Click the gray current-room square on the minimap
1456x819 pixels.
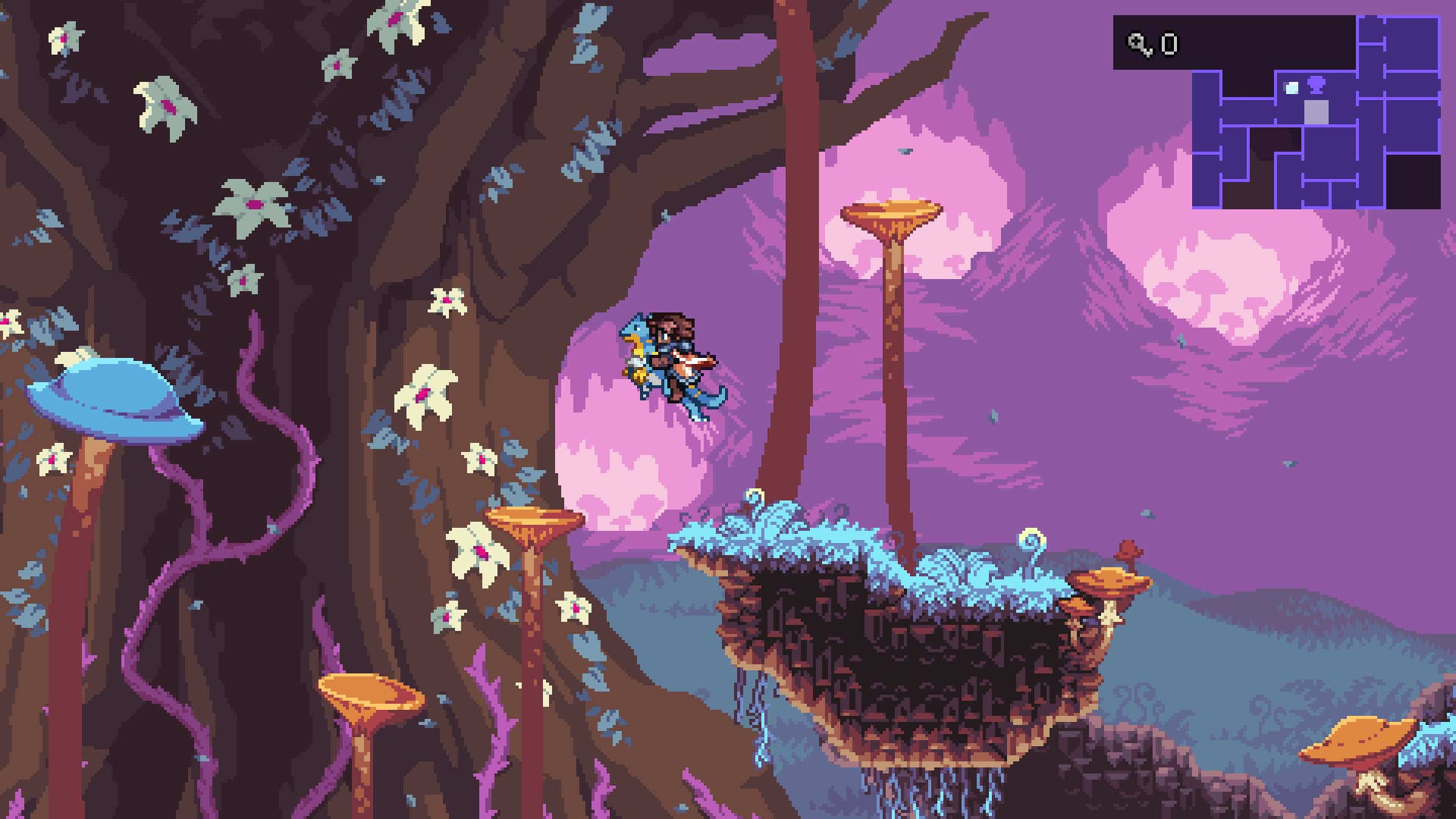pyautogui.click(x=1316, y=114)
